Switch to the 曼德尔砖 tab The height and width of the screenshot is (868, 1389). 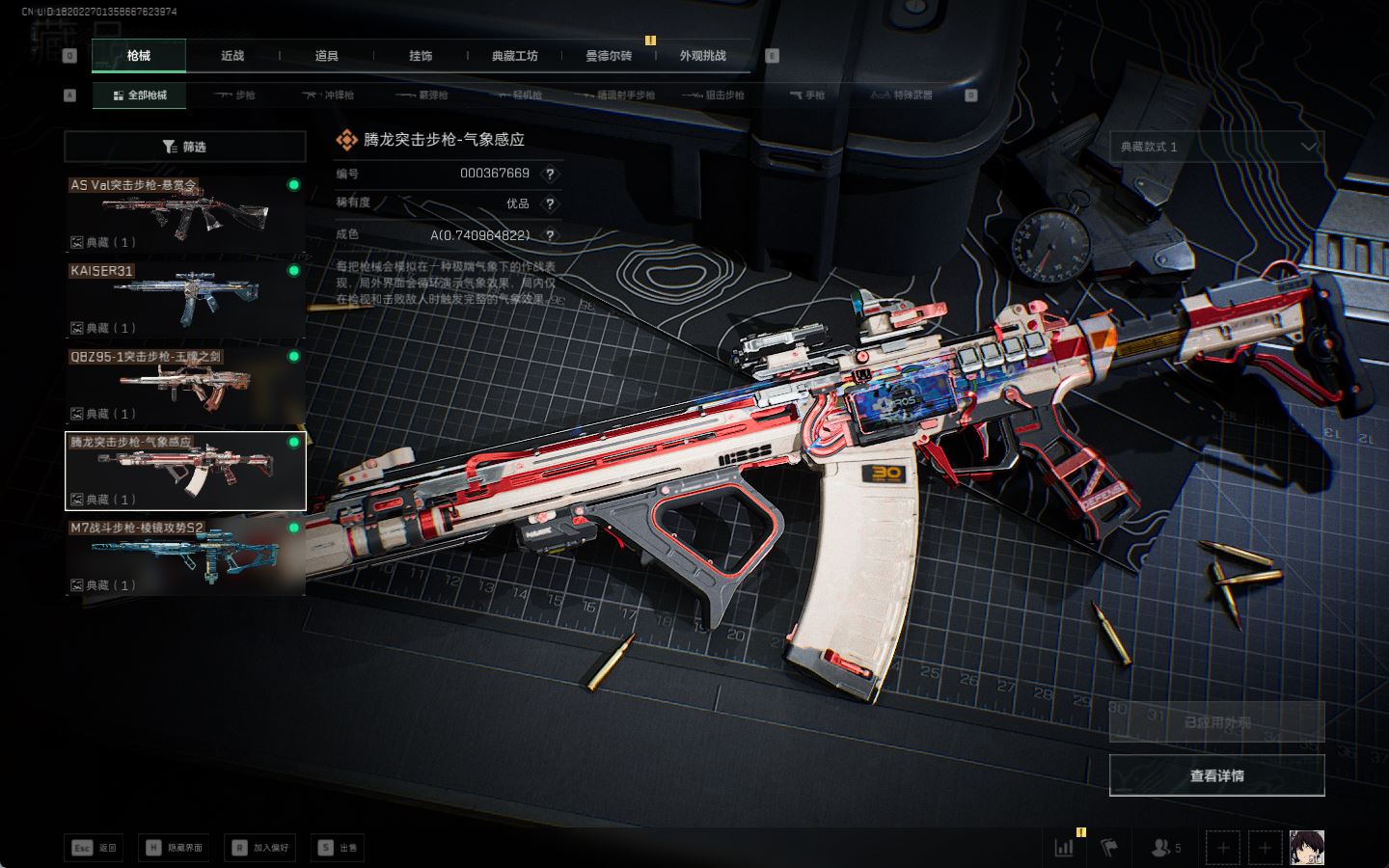(609, 56)
